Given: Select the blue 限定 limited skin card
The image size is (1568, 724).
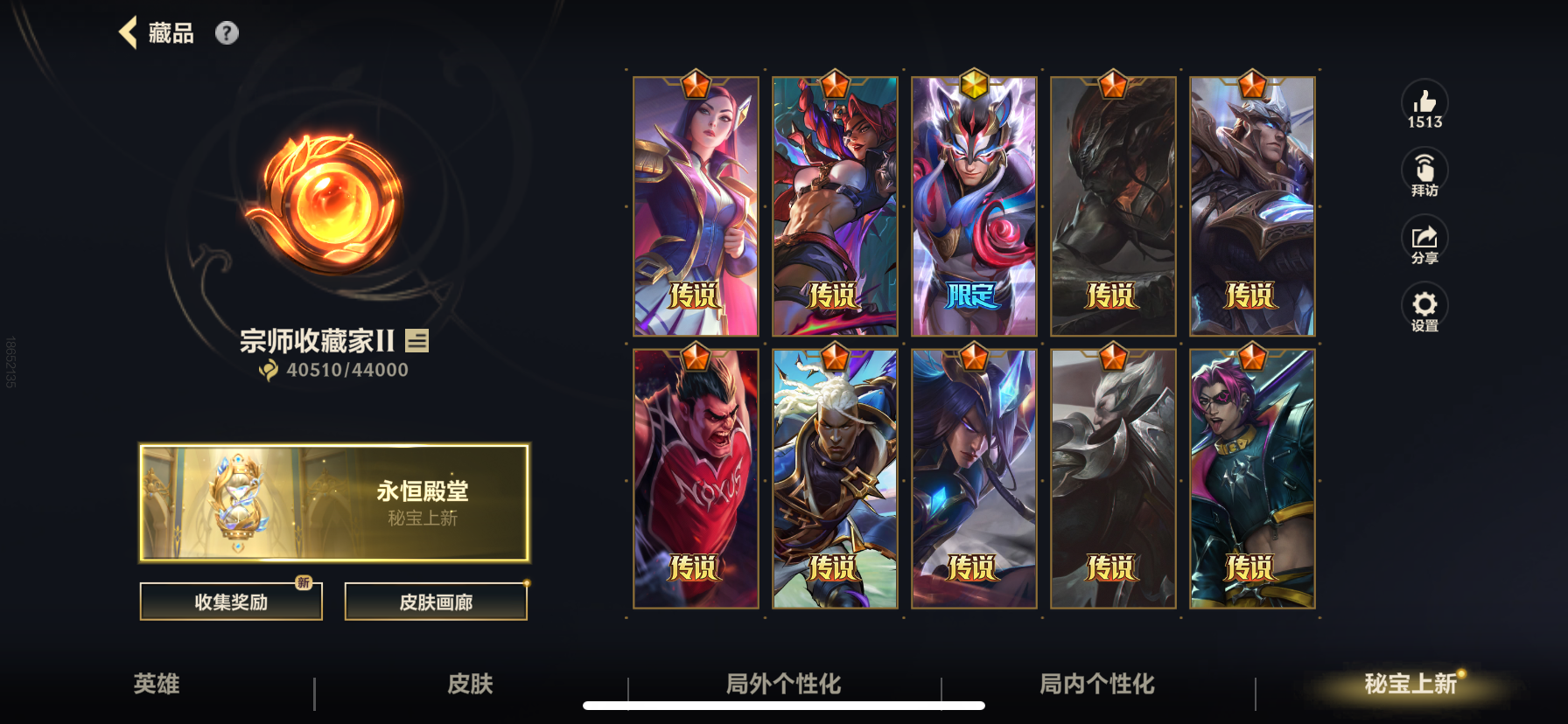Looking at the screenshot, I should [x=974, y=205].
